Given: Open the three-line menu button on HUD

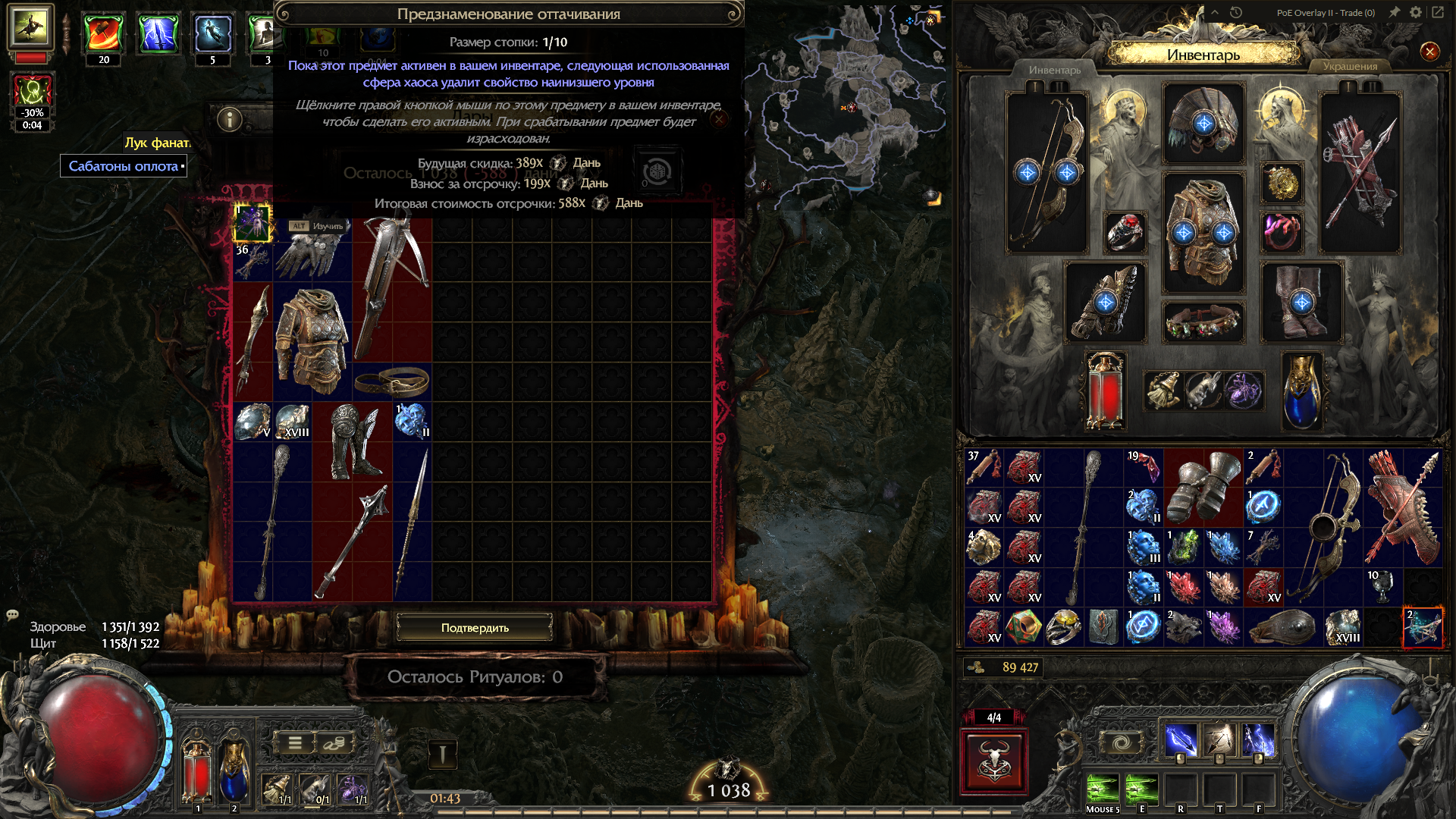Looking at the screenshot, I should point(295,743).
